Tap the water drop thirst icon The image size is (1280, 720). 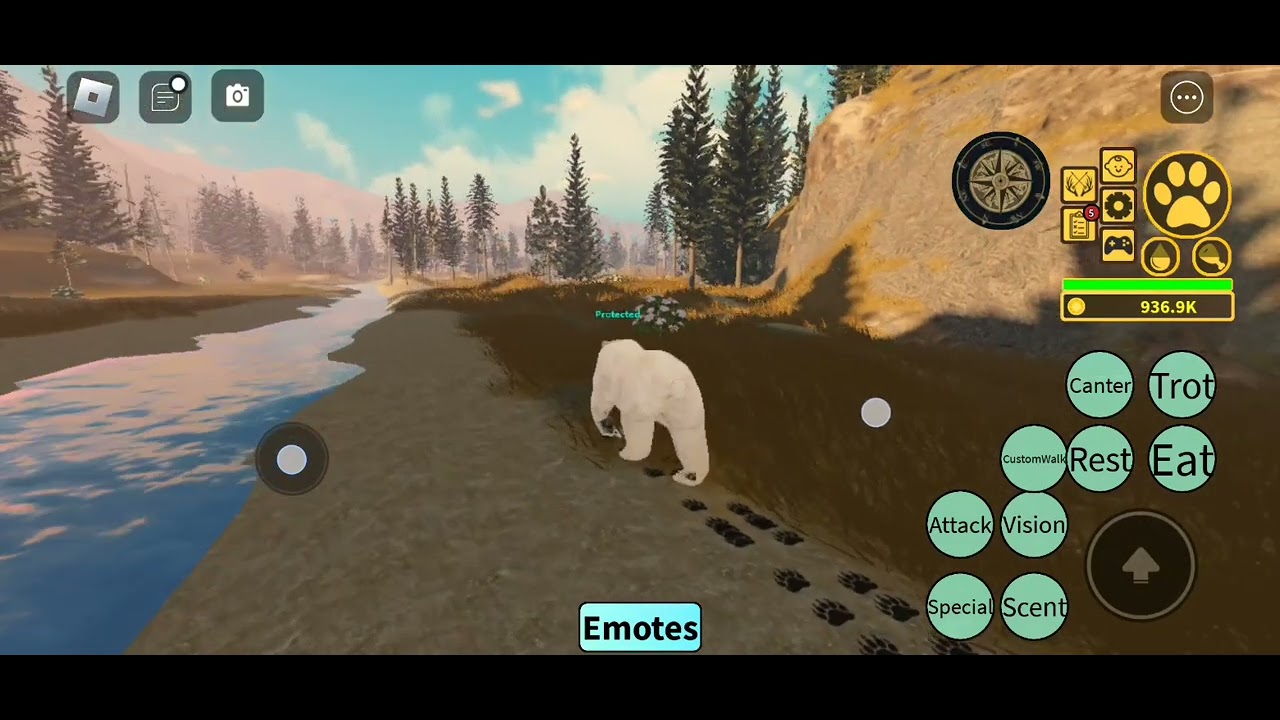coord(1160,257)
